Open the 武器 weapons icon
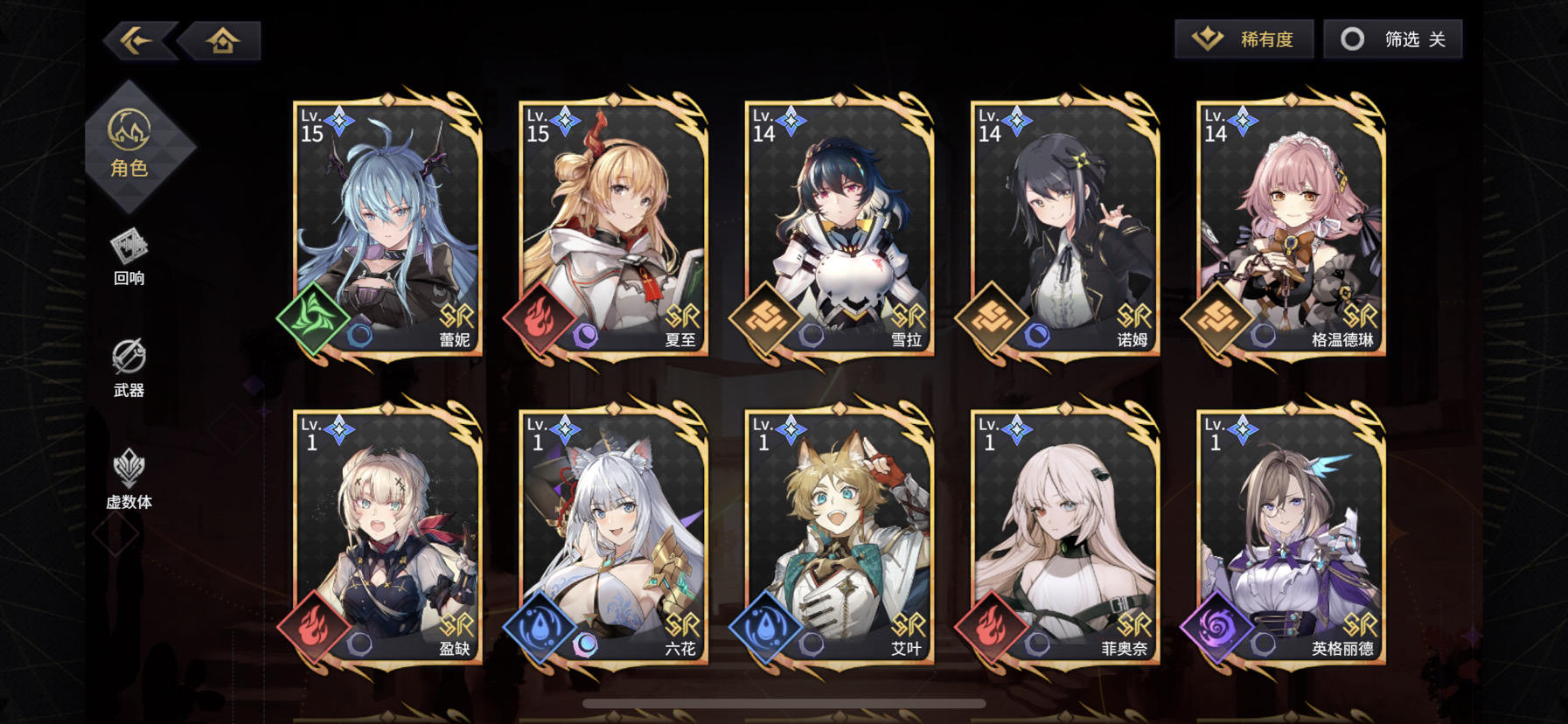 pos(129,361)
